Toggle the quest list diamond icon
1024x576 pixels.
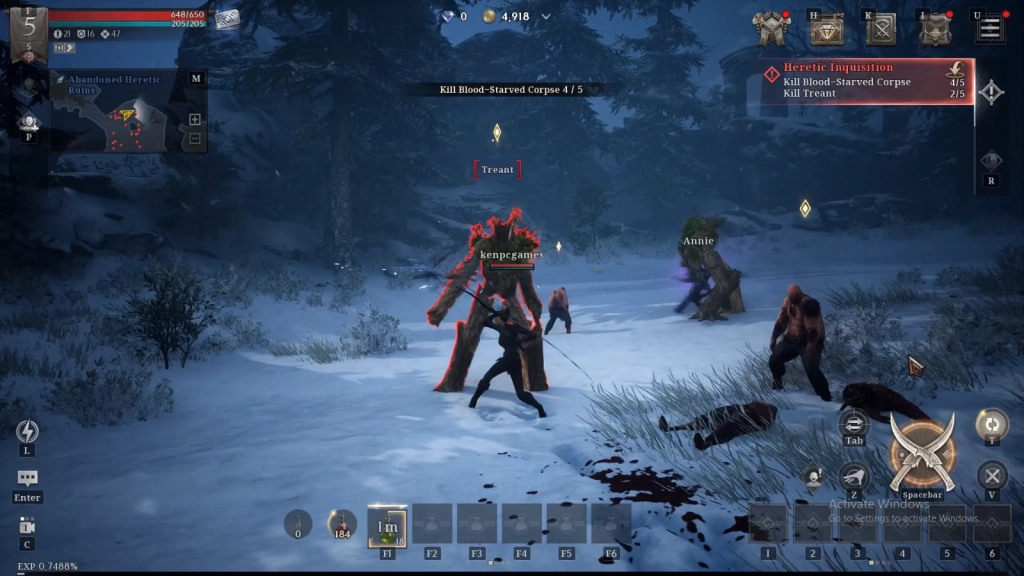click(x=990, y=93)
